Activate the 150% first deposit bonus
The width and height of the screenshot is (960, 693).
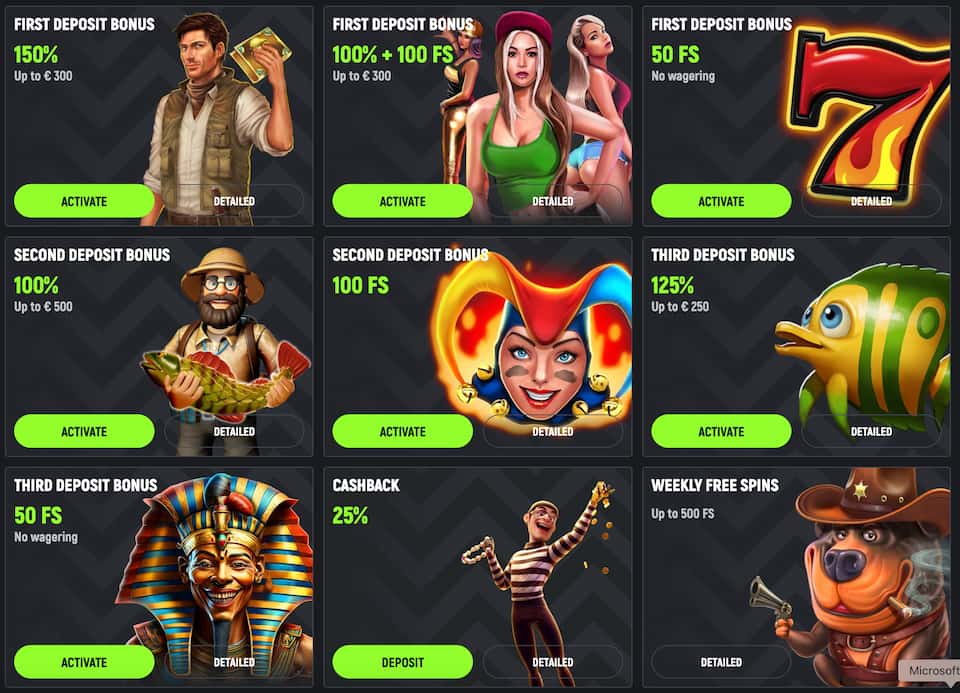(x=84, y=201)
